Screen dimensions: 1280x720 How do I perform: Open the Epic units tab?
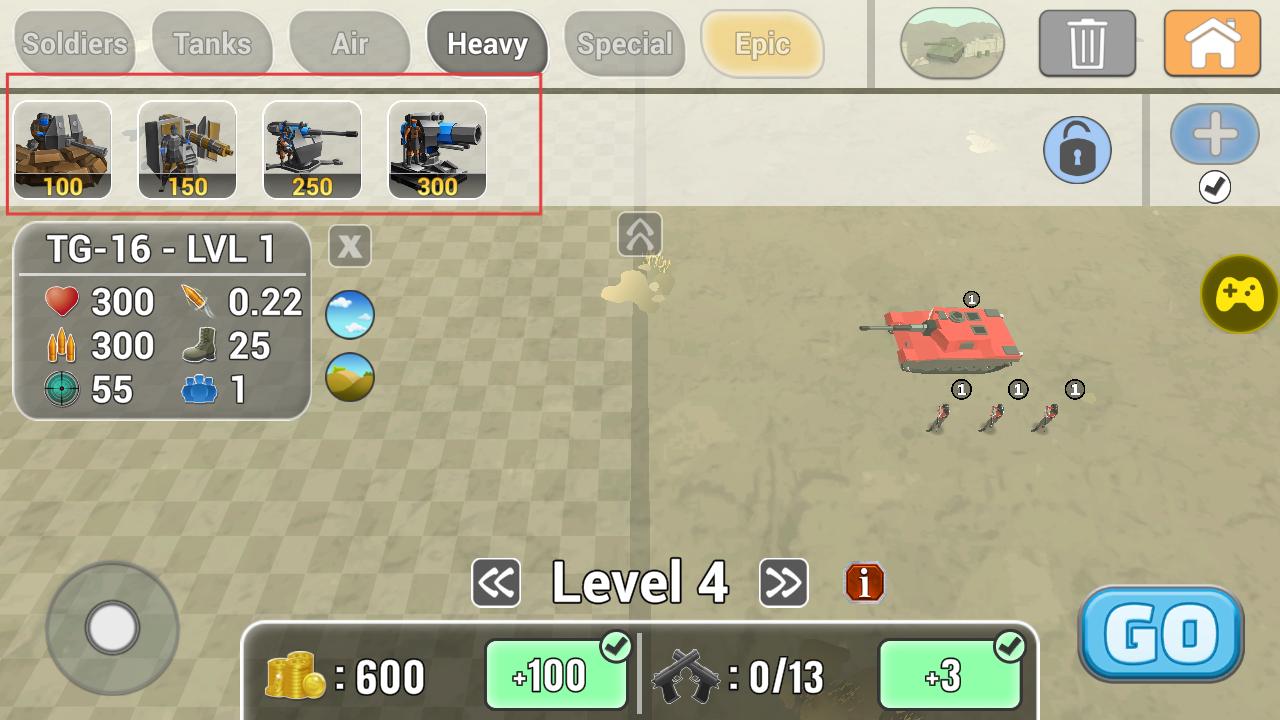tap(762, 44)
